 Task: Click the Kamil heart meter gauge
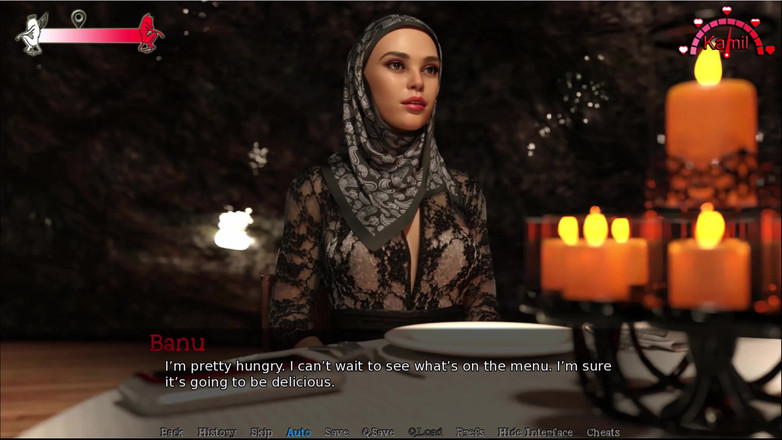pyautogui.click(x=726, y=36)
